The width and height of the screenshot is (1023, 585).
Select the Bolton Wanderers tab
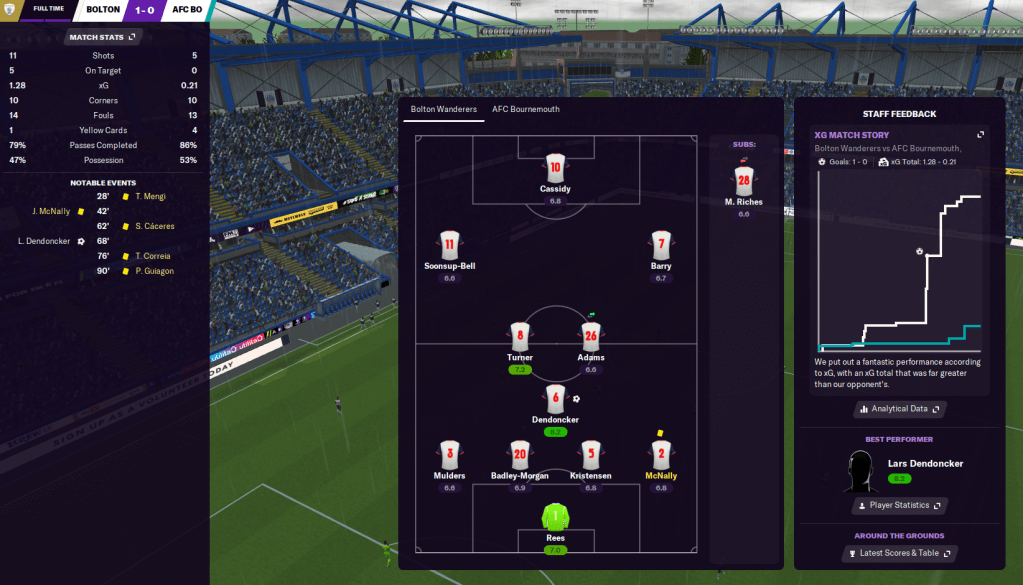pos(443,109)
